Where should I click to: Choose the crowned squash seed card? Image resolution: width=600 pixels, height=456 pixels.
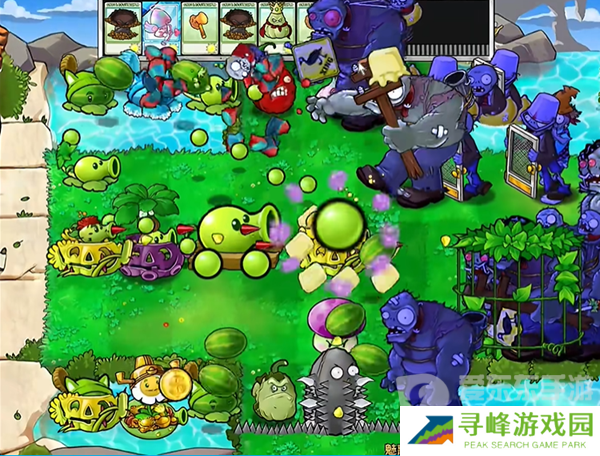pos(276,21)
